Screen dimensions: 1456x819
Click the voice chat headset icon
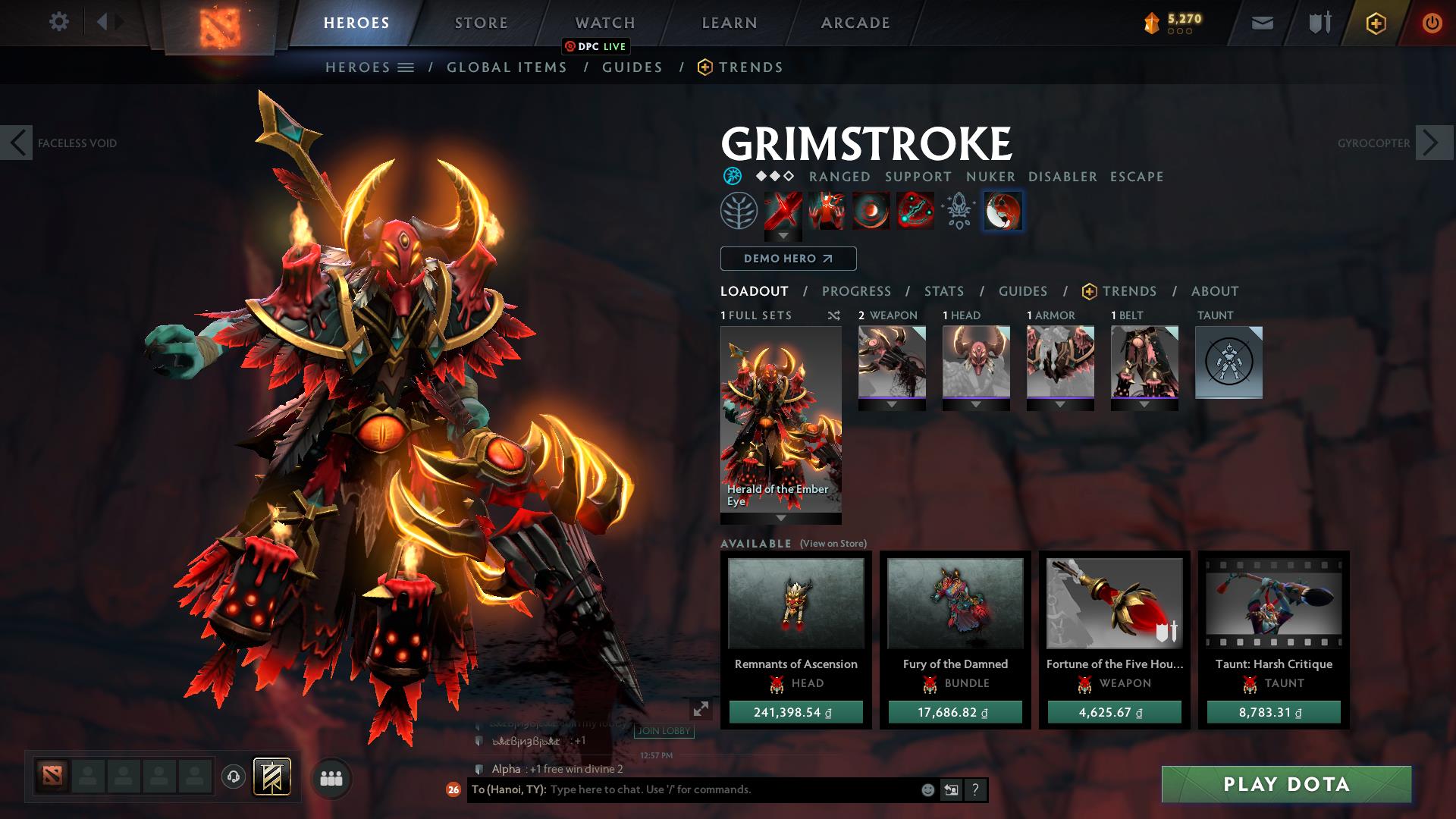233,777
